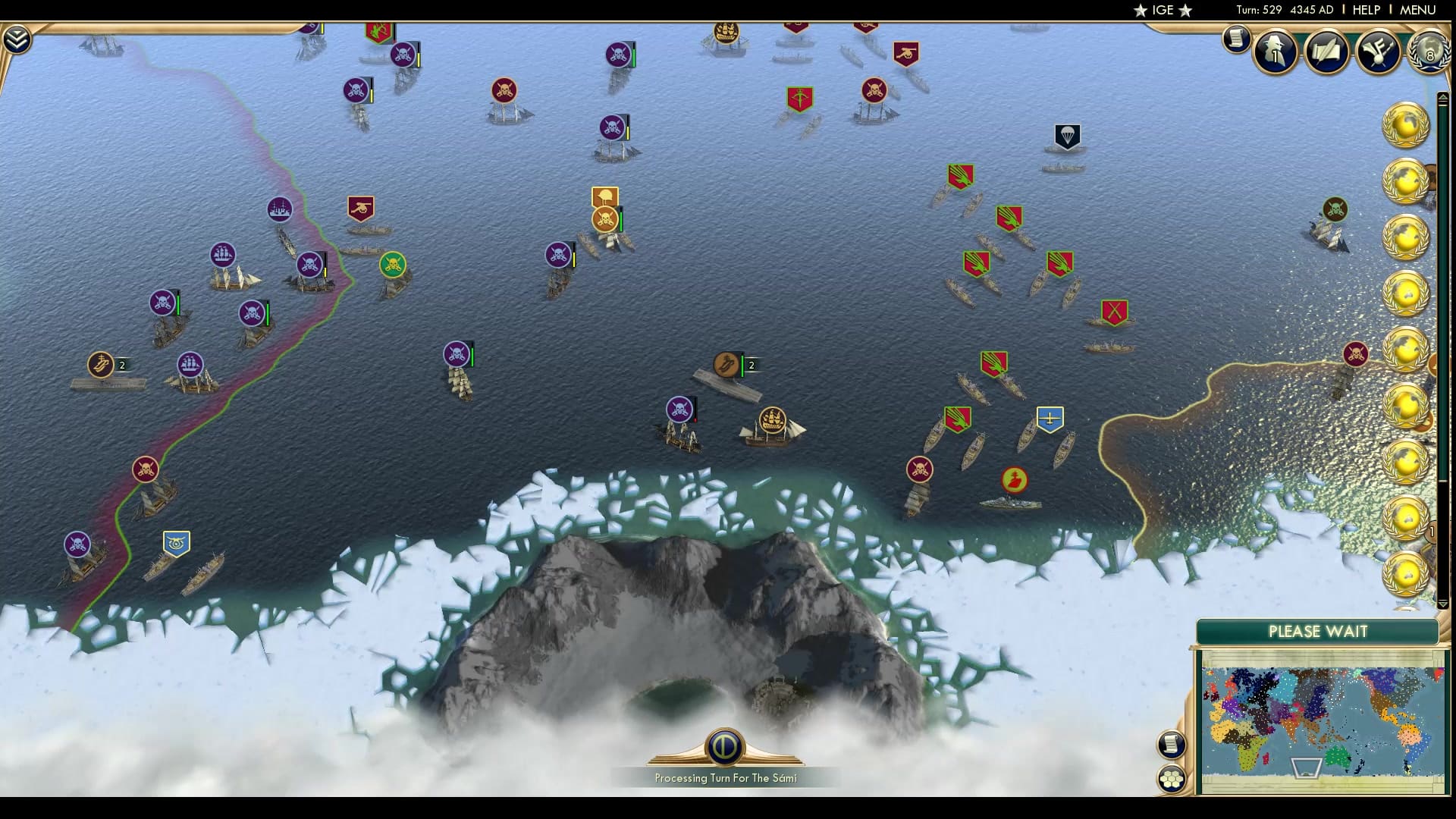Viewport: 1456px width, 819px height.
Task: Open the MENU from the top bar
Action: click(1420, 10)
